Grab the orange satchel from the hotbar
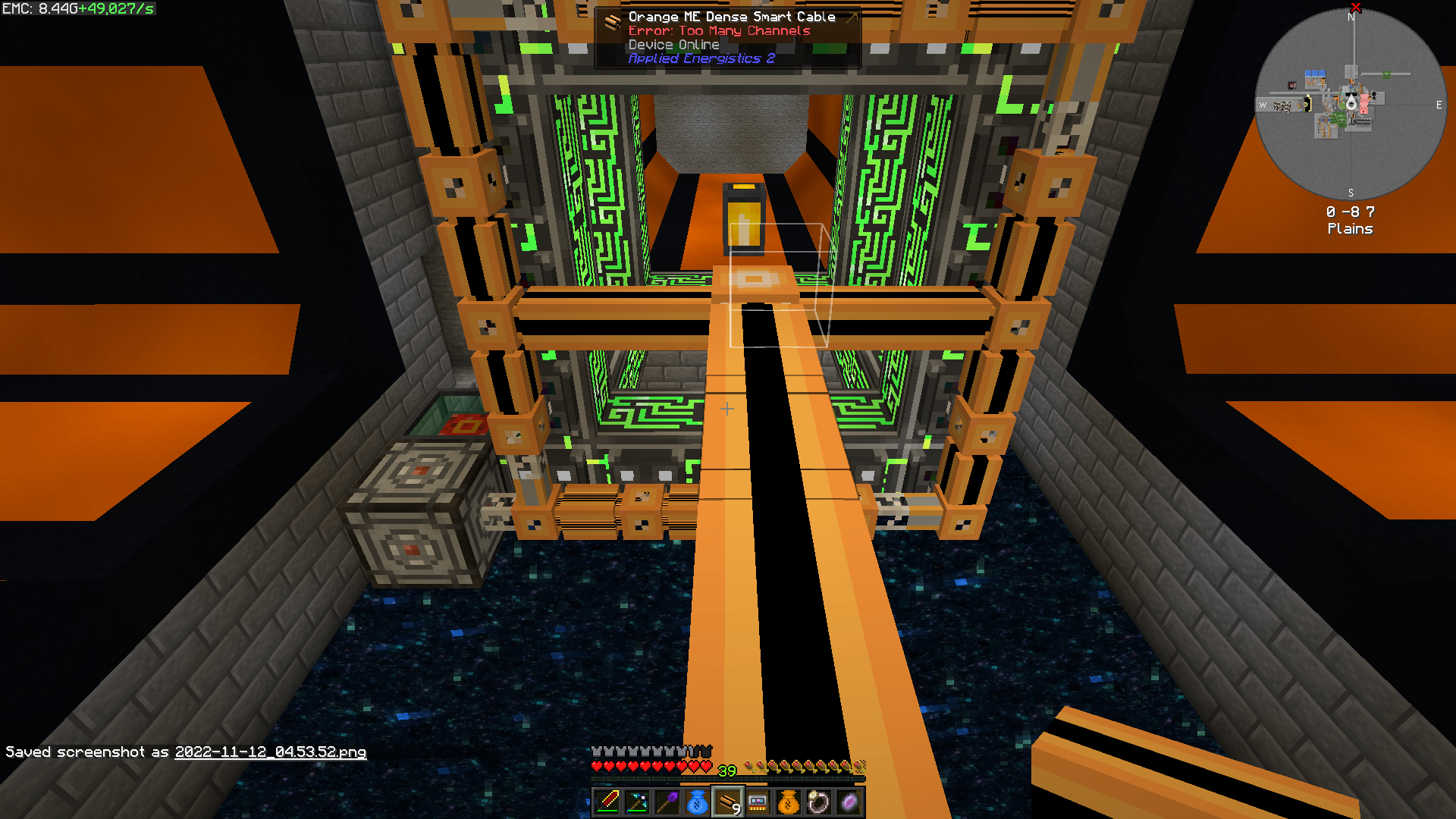This screenshot has height=819, width=1456. tap(787, 802)
